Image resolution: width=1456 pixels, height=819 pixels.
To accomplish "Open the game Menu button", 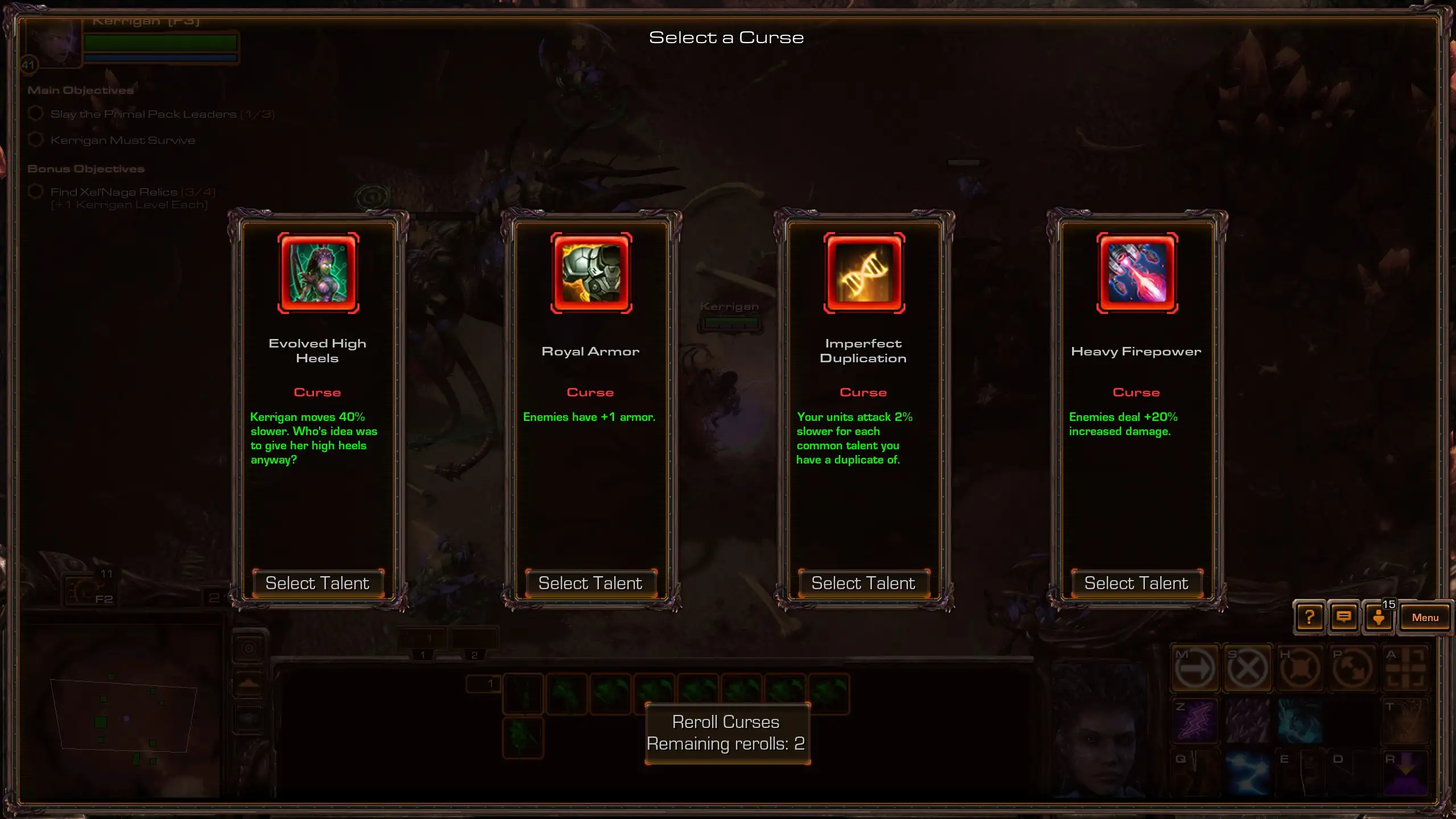I will 1425,618.
